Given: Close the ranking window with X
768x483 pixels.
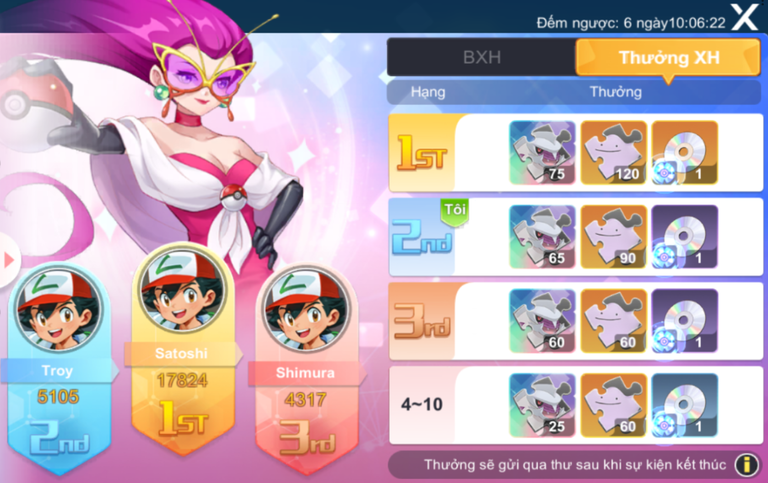Looking at the screenshot, I should [744, 17].
